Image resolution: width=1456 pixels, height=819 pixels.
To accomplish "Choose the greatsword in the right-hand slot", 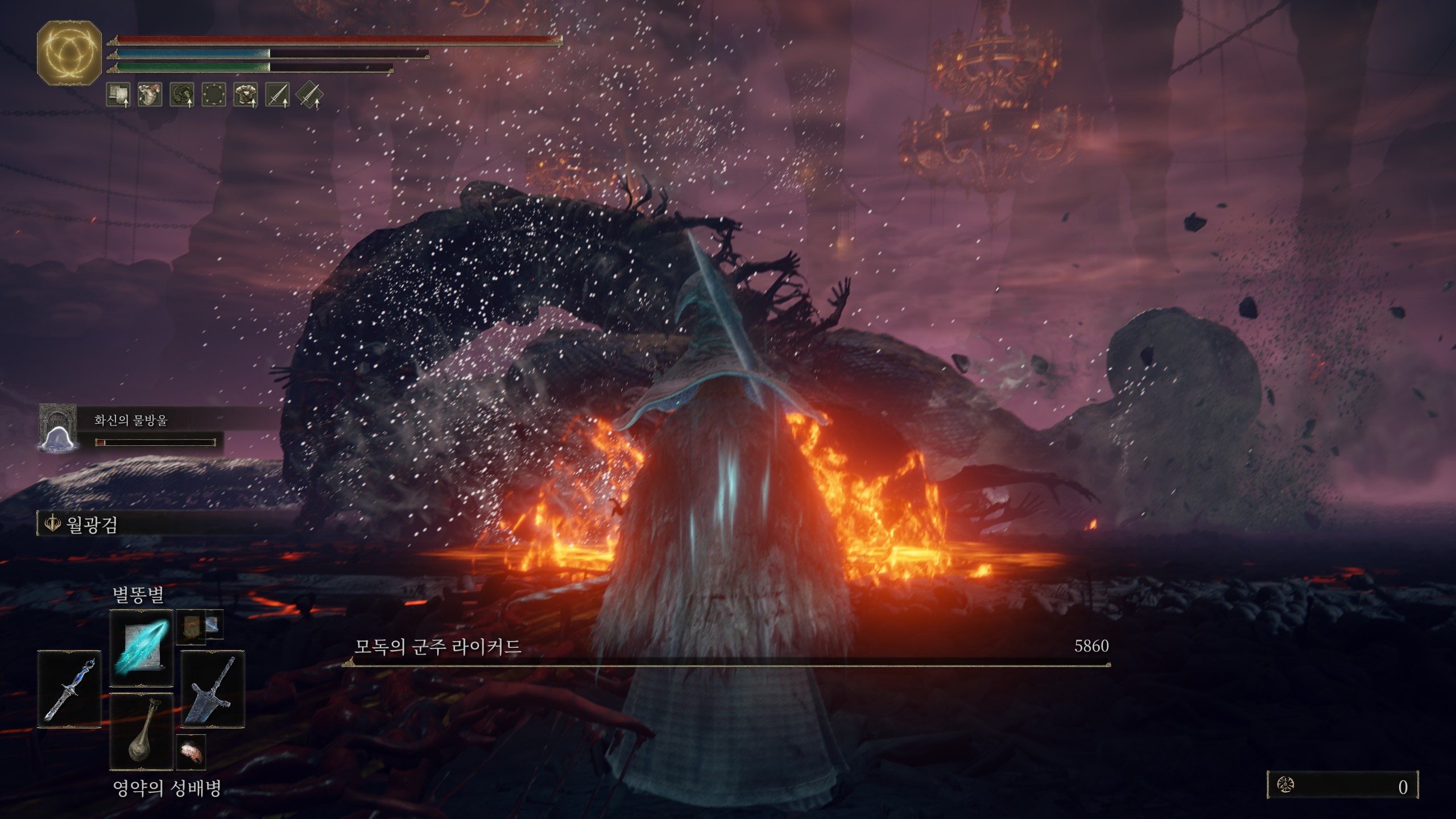I will (213, 689).
